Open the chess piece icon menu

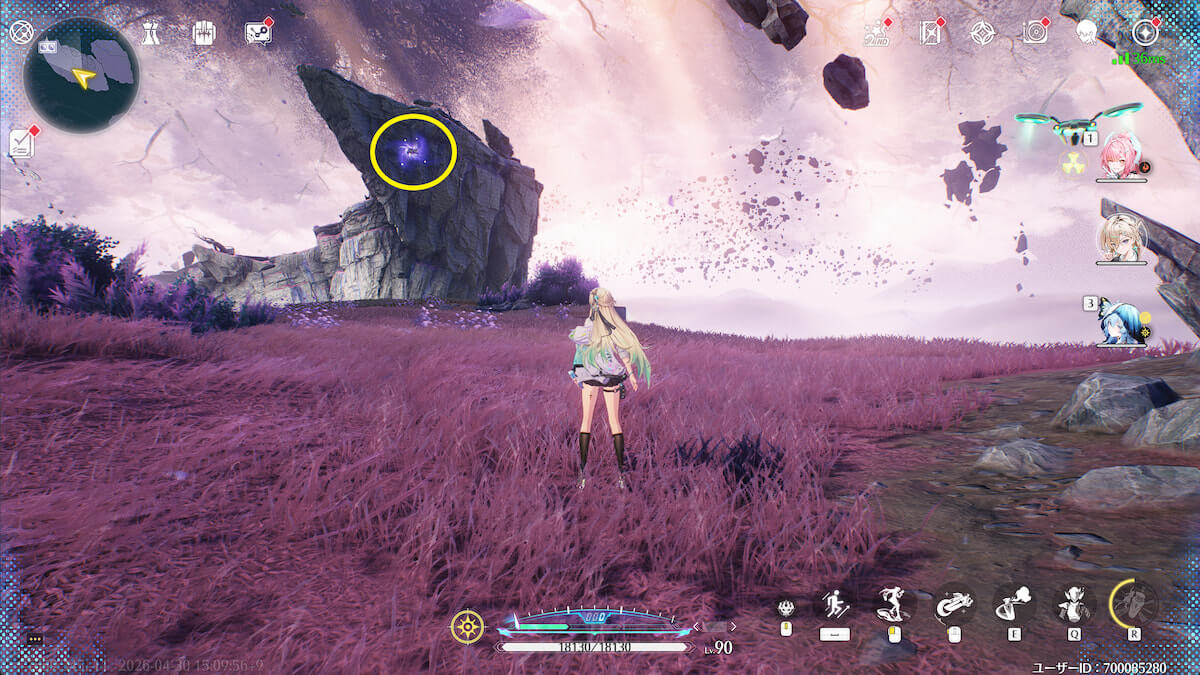[x=149, y=33]
